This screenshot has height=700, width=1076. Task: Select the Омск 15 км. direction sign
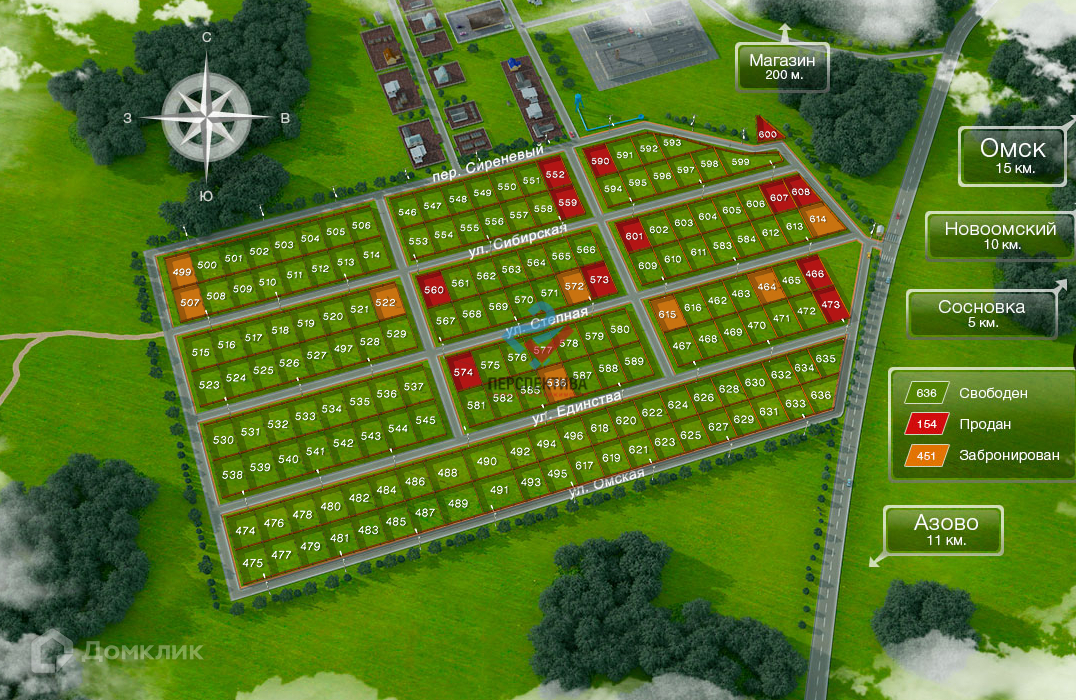pyautogui.click(x=1012, y=157)
